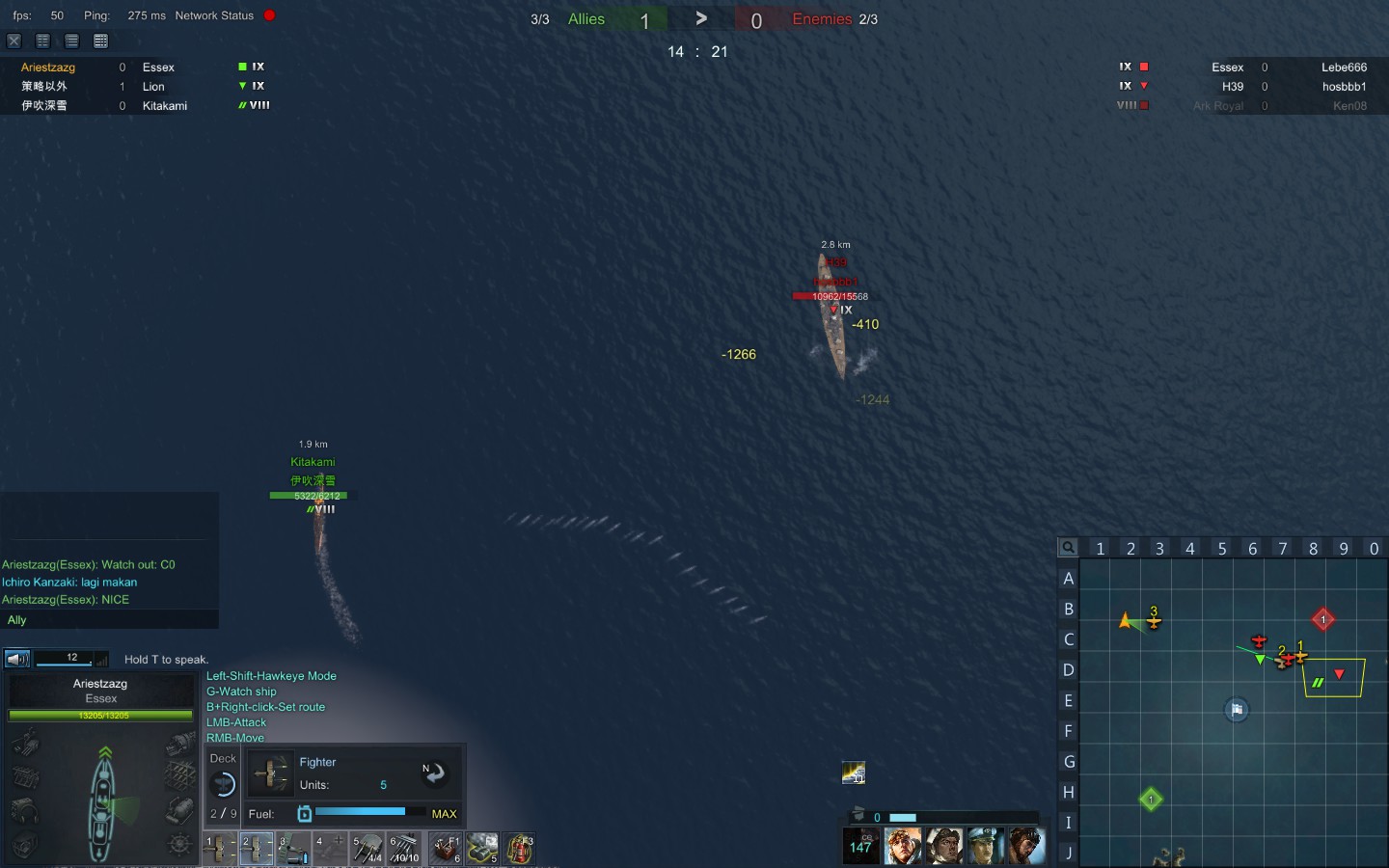This screenshot has width=1389, height=868.
Task: Select the main guns in slot 5
Action: click(368, 849)
